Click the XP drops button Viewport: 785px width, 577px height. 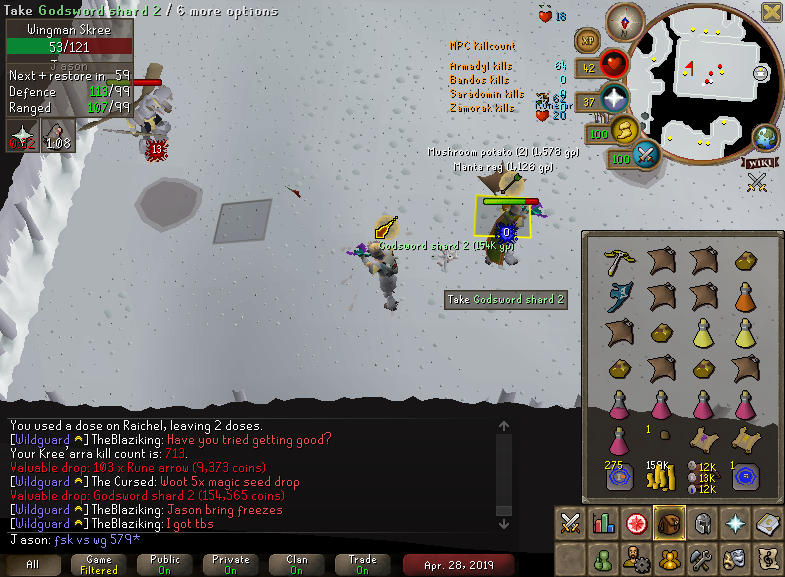(x=587, y=42)
